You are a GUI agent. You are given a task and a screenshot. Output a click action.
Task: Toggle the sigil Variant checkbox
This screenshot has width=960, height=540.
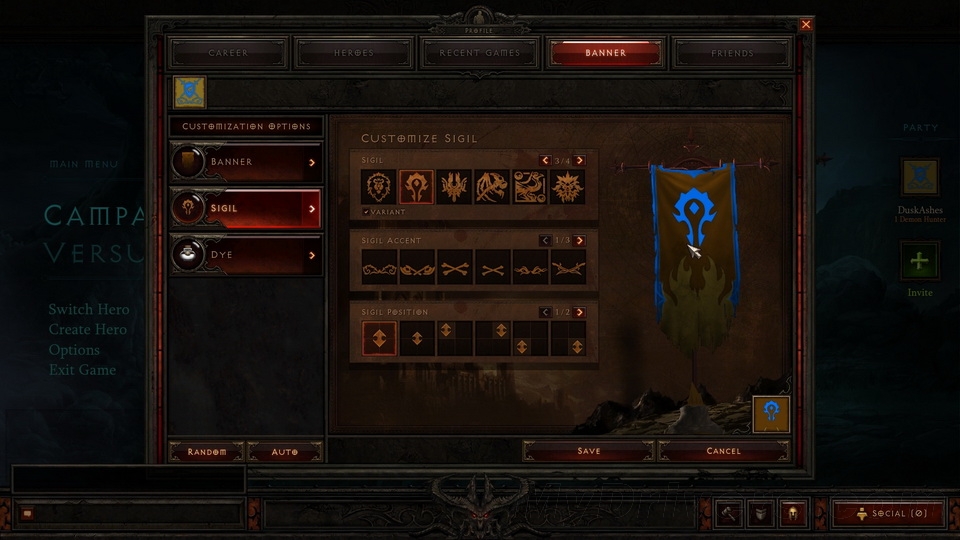tap(366, 212)
